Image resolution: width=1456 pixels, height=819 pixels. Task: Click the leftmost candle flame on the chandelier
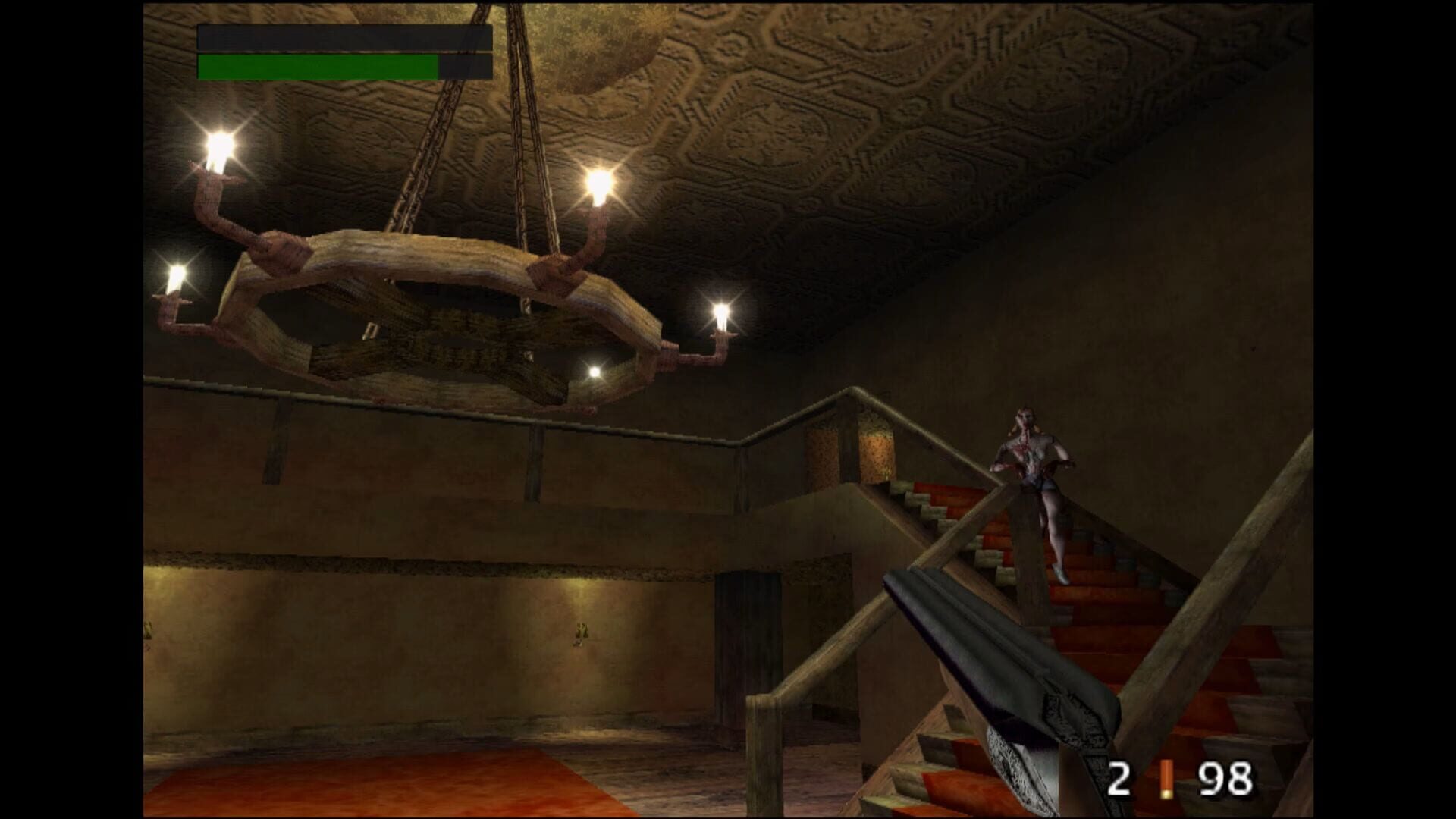(179, 273)
